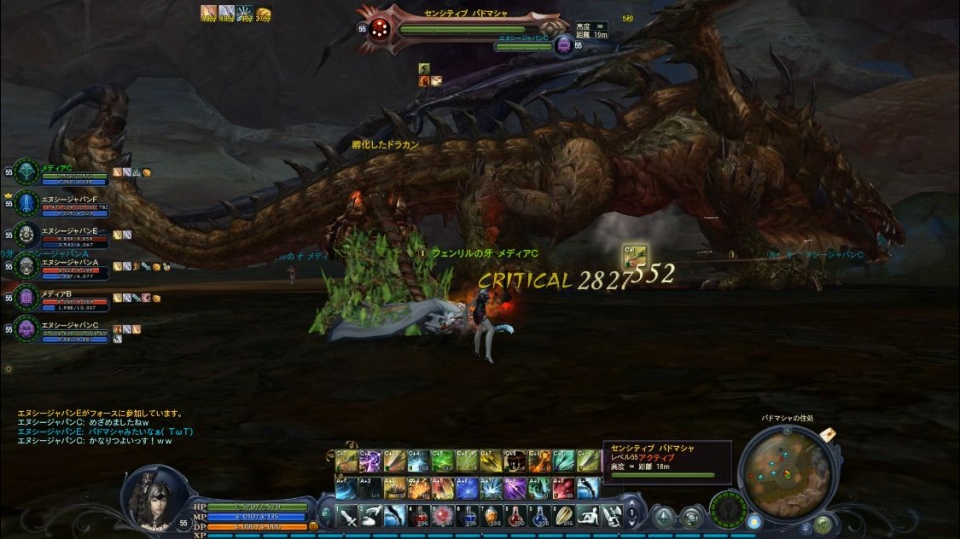This screenshot has width=960, height=539.
Task: Select party member メディアC
Action: (x=27, y=172)
